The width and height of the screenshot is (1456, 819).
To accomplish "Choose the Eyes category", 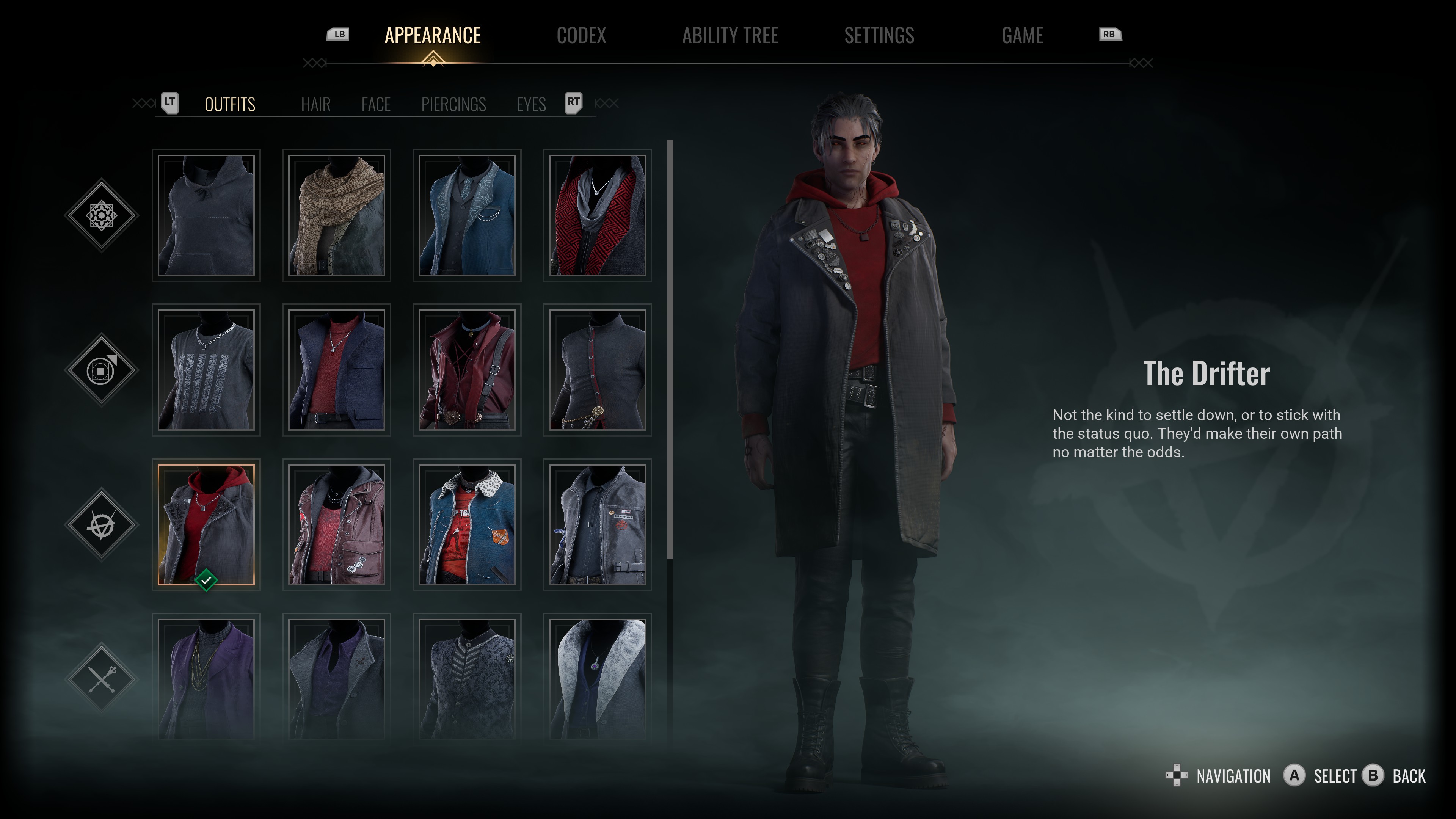I will [531, 105].
